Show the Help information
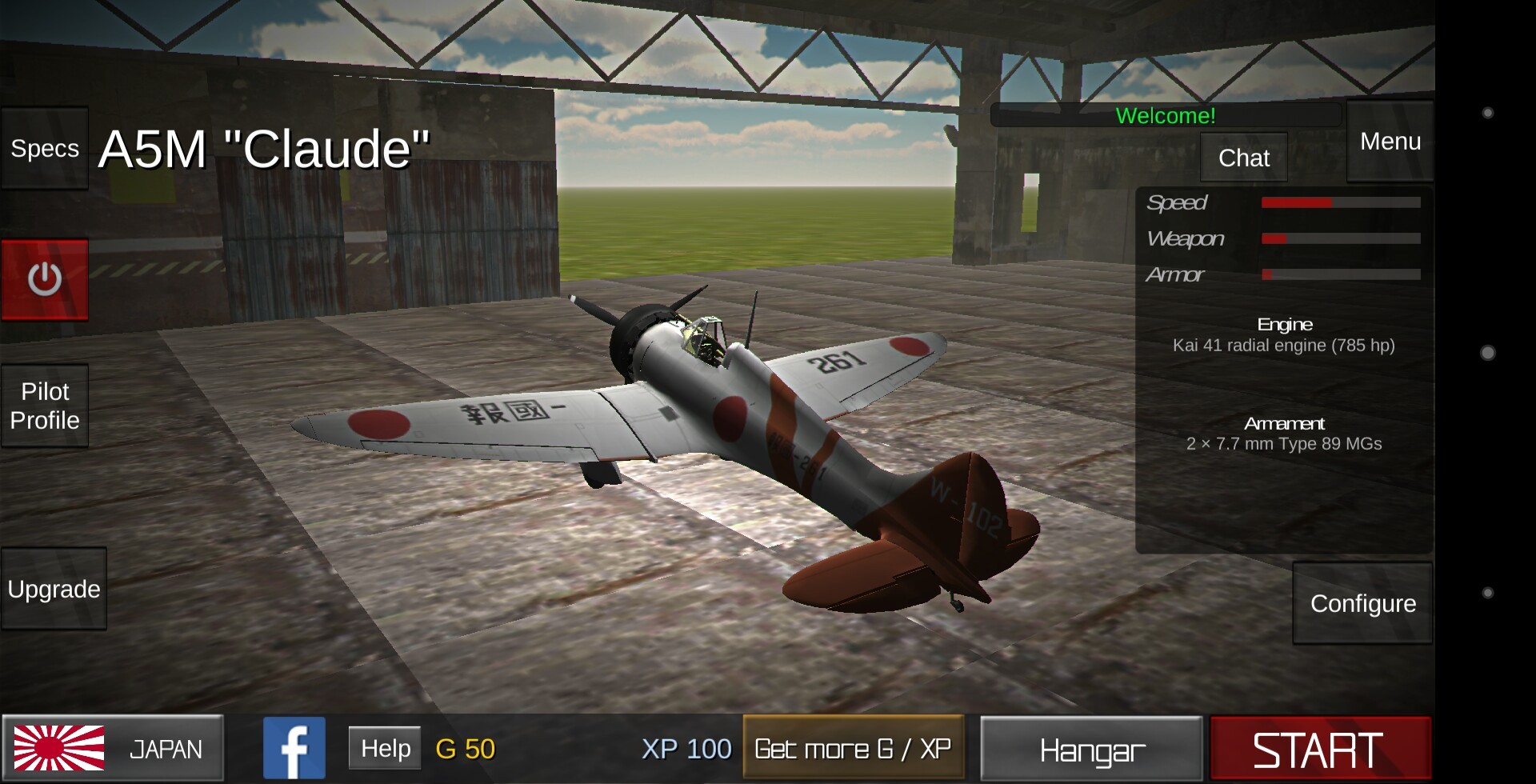1536x784 pixels. click(385, 748)
